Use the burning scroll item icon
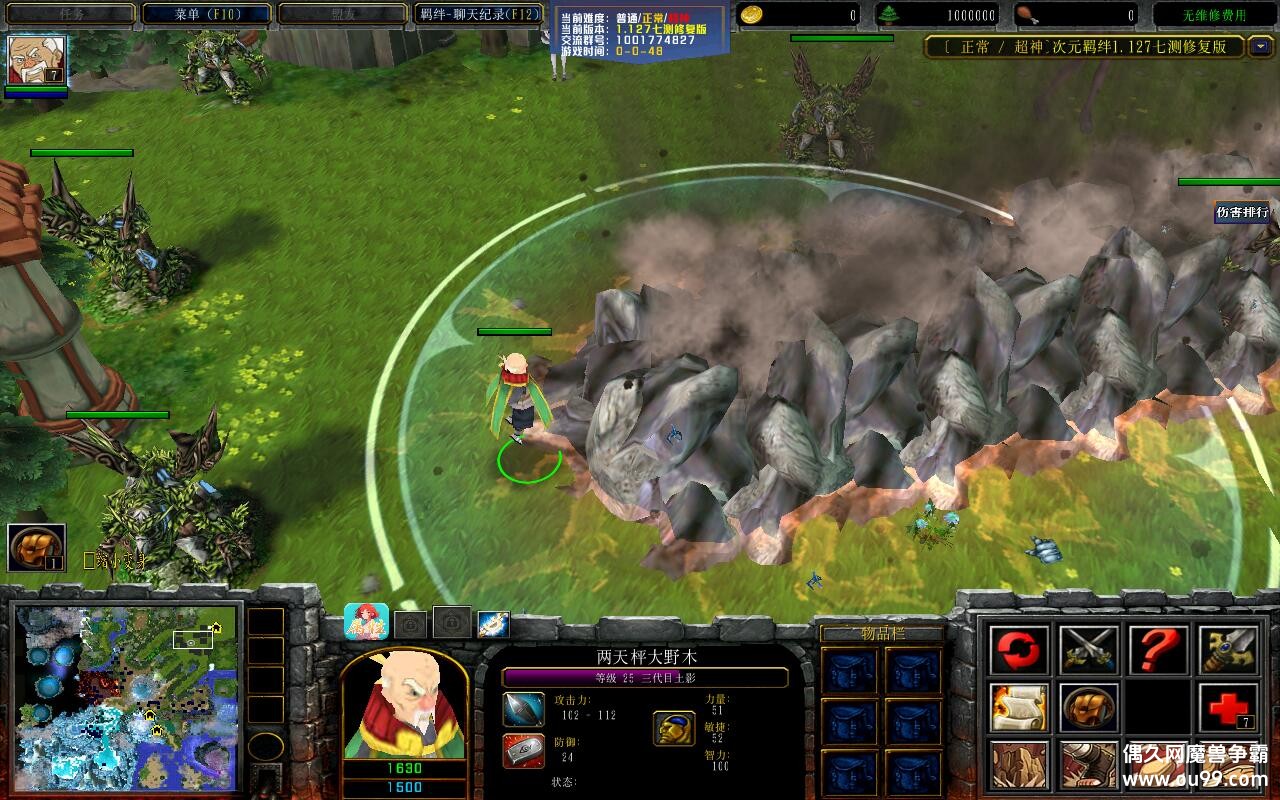 1017,709
